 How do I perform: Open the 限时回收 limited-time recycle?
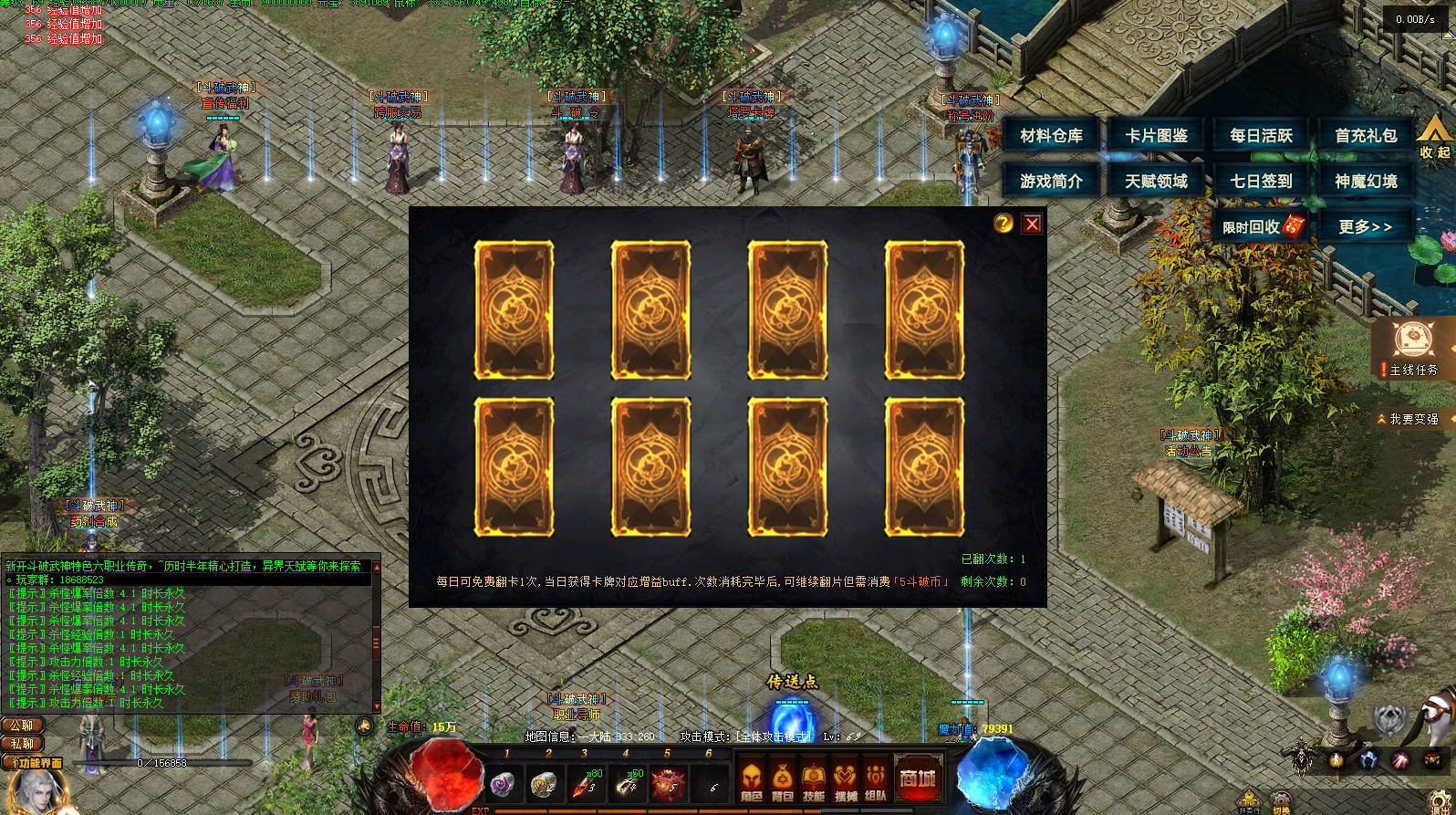pos(1261,226)
